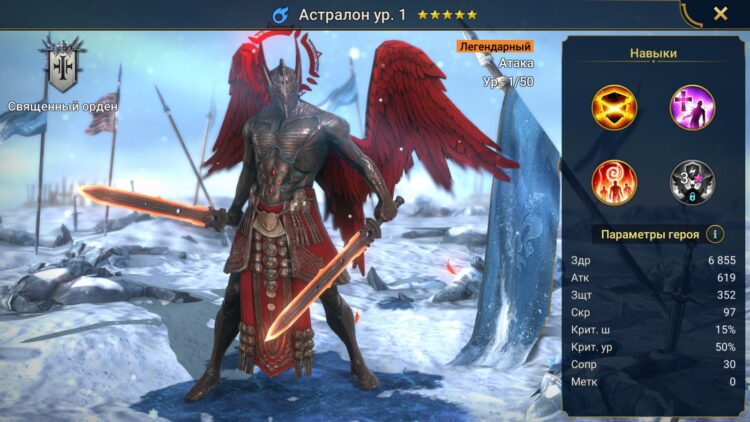Image resolution: width=750 pixels, height=422 pixels.
Task: Click the blue affinity icon beside Астралон's name
Action: 280,15
